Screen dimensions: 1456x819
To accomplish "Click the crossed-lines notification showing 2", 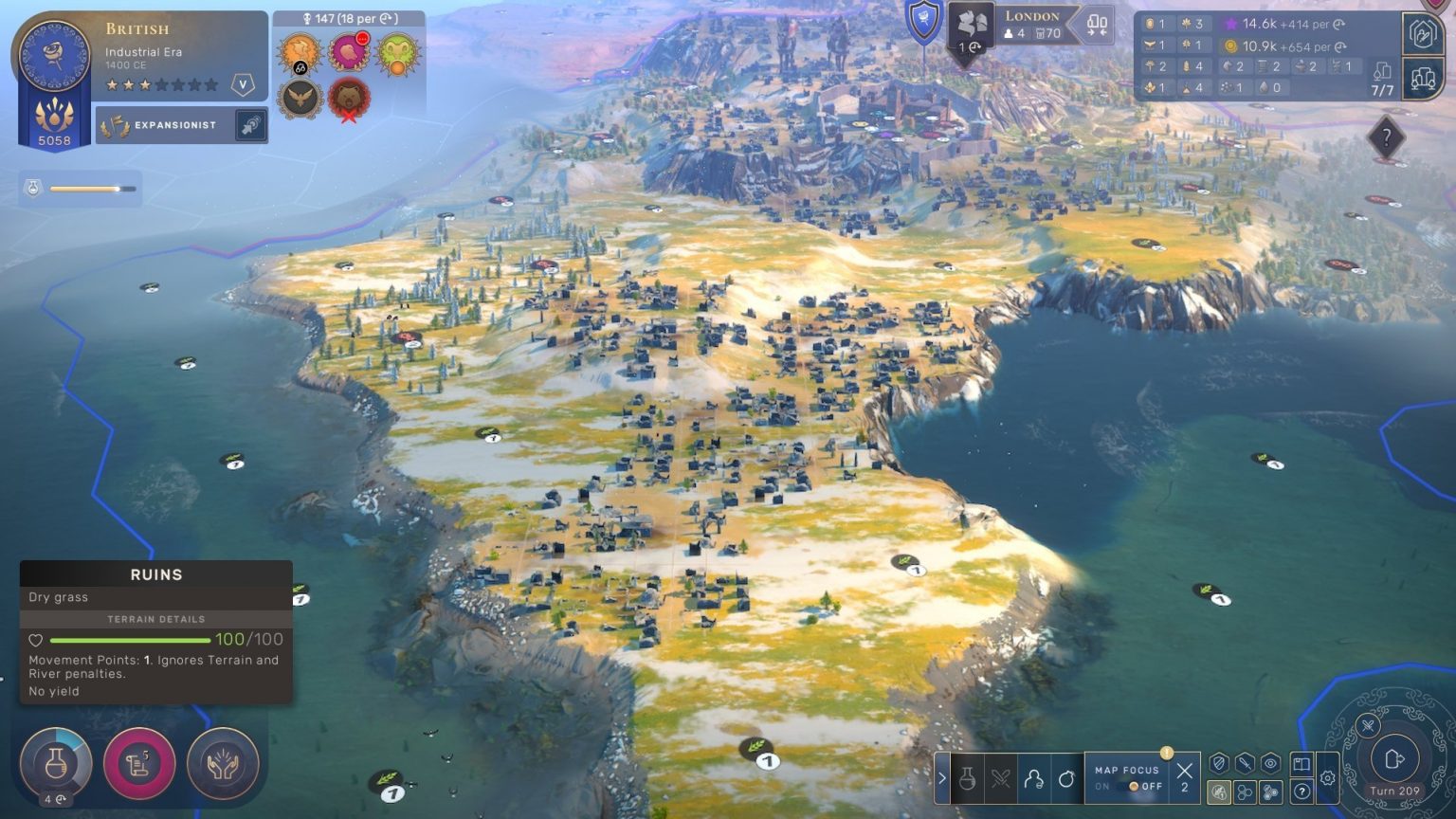I will click(1184, 777).
